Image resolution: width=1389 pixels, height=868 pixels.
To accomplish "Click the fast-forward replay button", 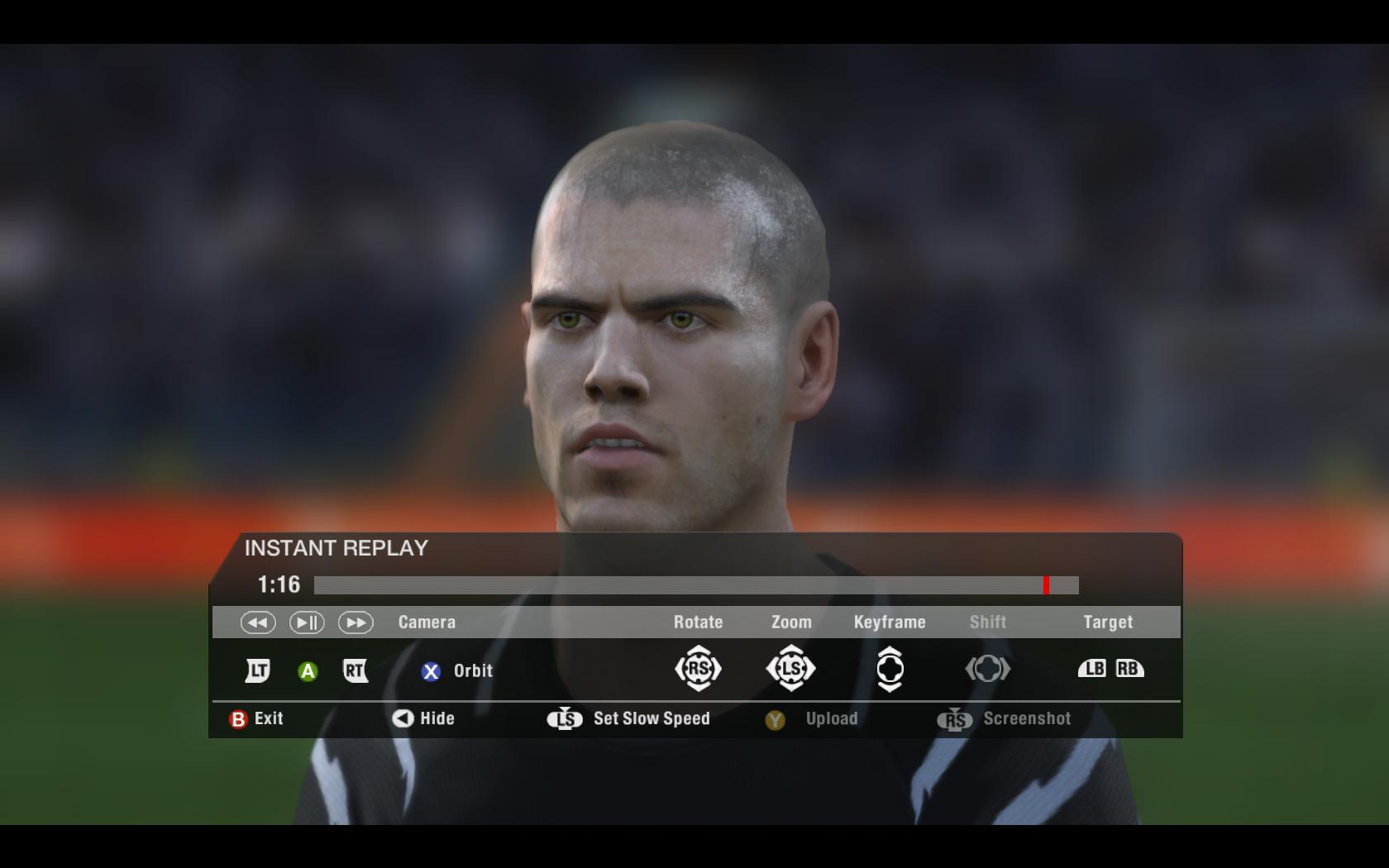I will (356, 622).
